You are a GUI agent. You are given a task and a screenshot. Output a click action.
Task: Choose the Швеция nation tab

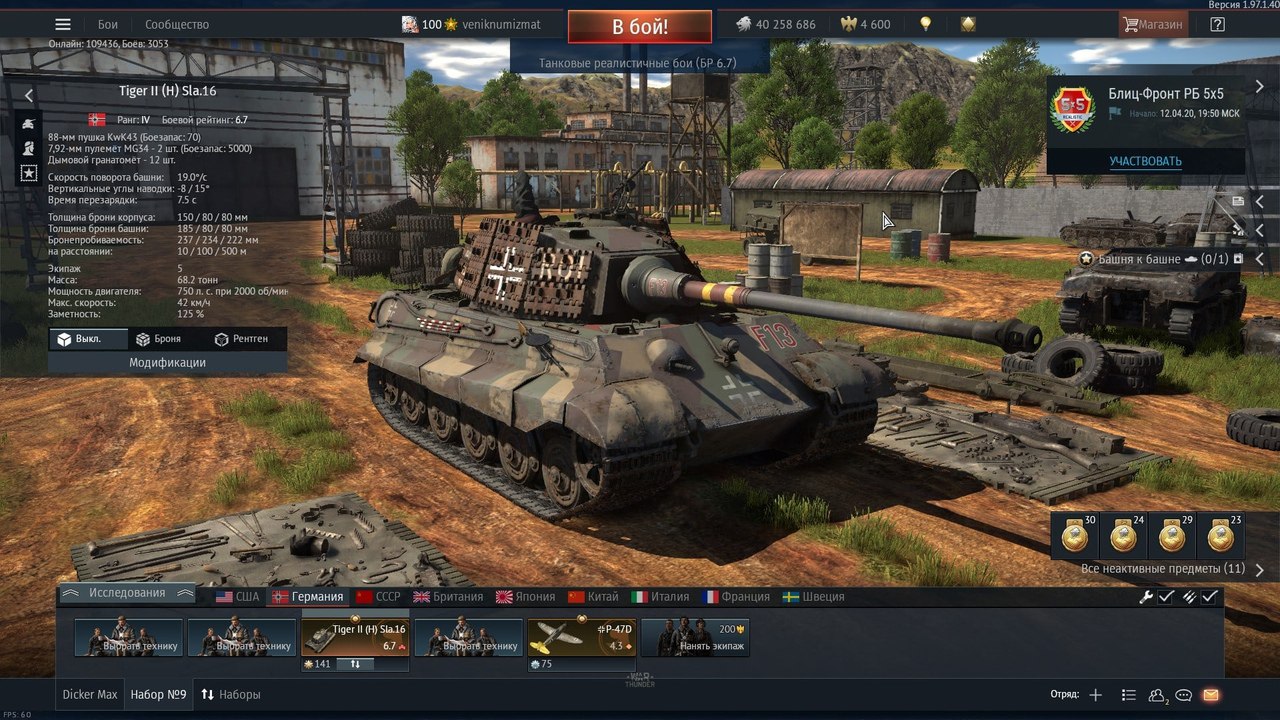pyautogui.click(x=813, y=596)
